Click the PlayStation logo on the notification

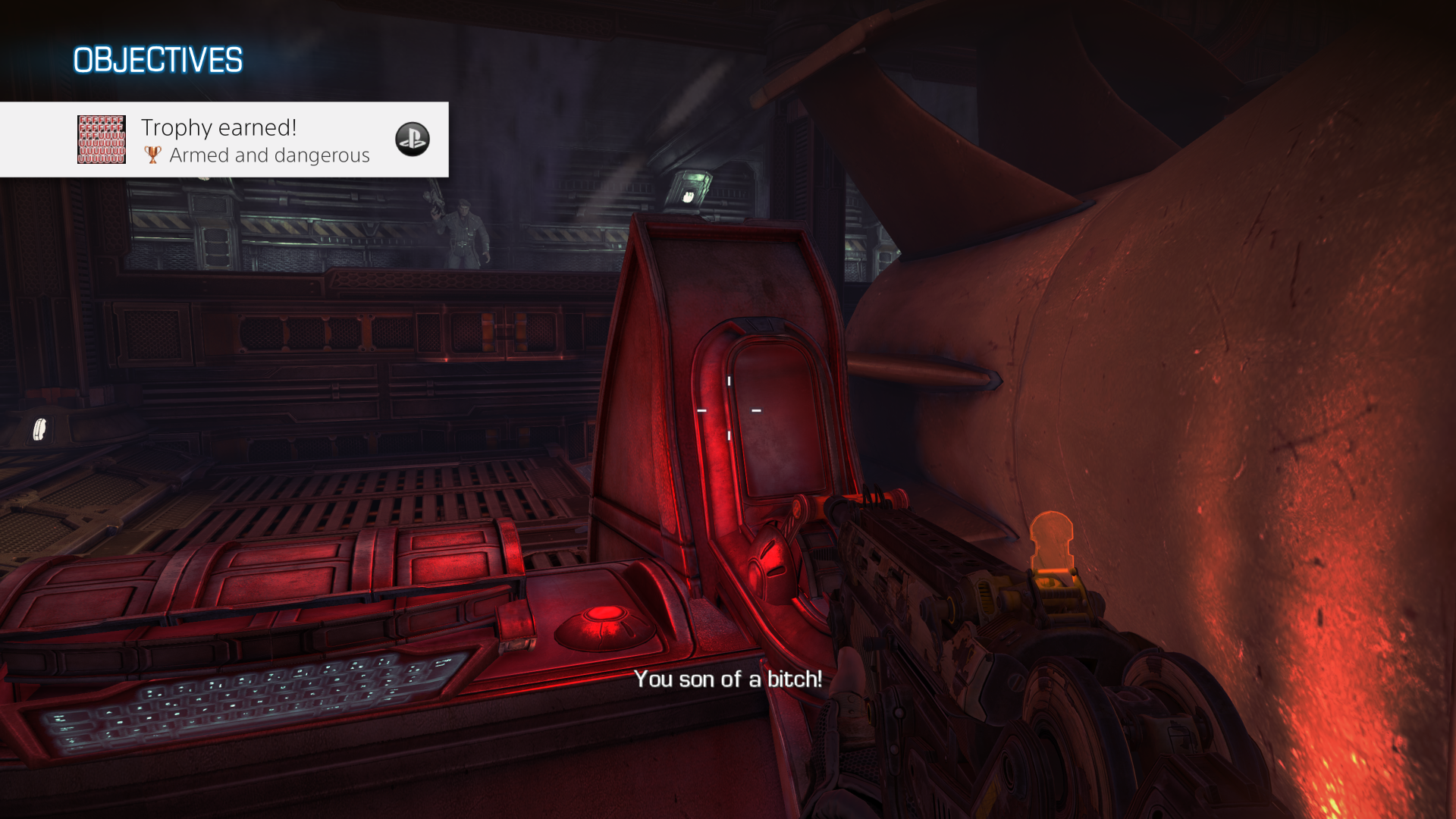click(413, 140)
